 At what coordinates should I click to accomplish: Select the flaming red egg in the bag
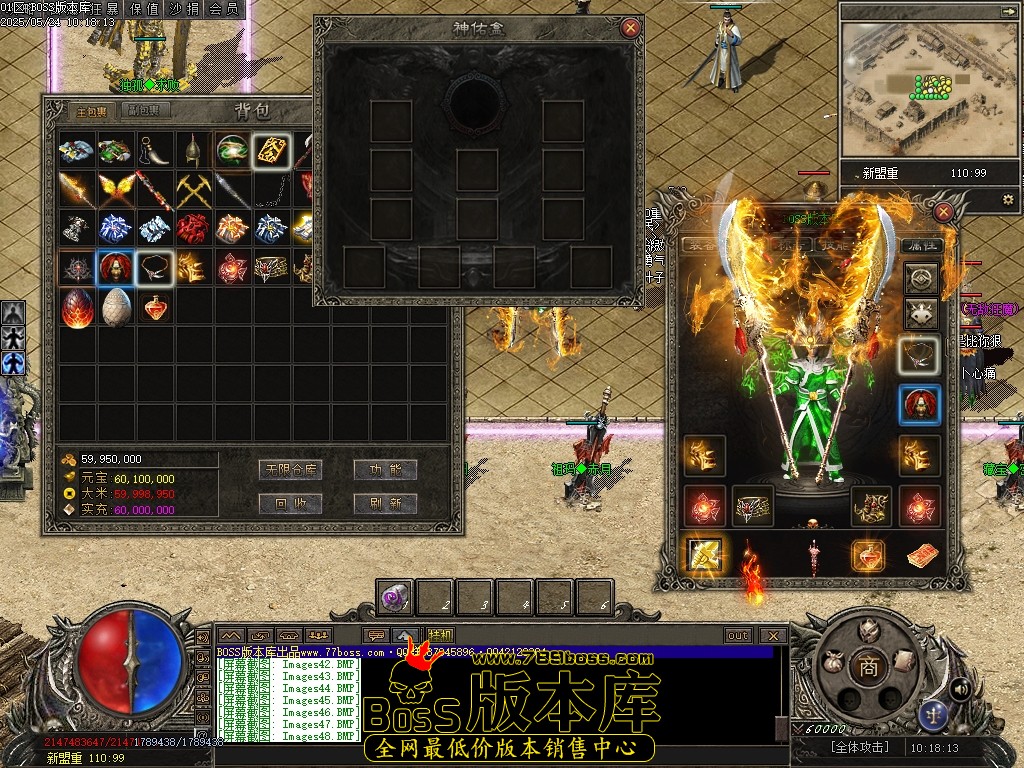pyautogui.click(x=77, y=307)
